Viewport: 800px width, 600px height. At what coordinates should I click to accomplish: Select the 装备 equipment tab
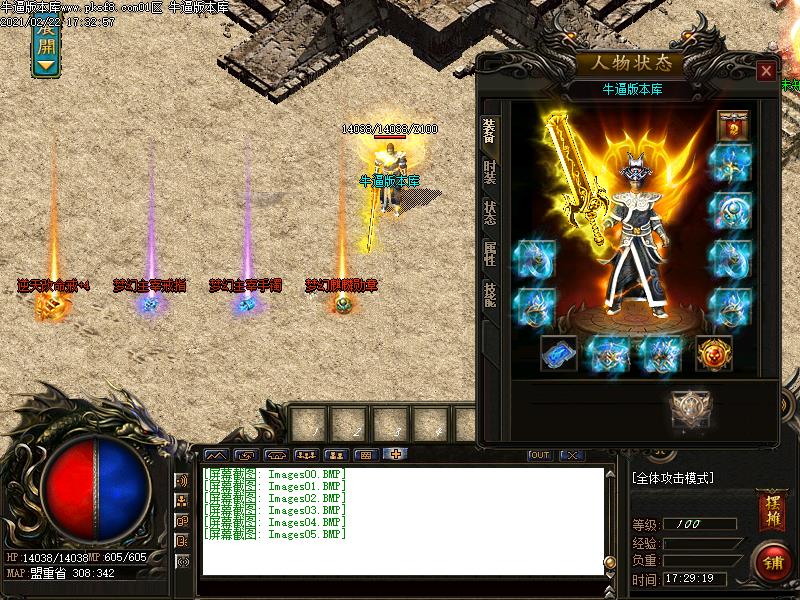click(x=490, y=130)
